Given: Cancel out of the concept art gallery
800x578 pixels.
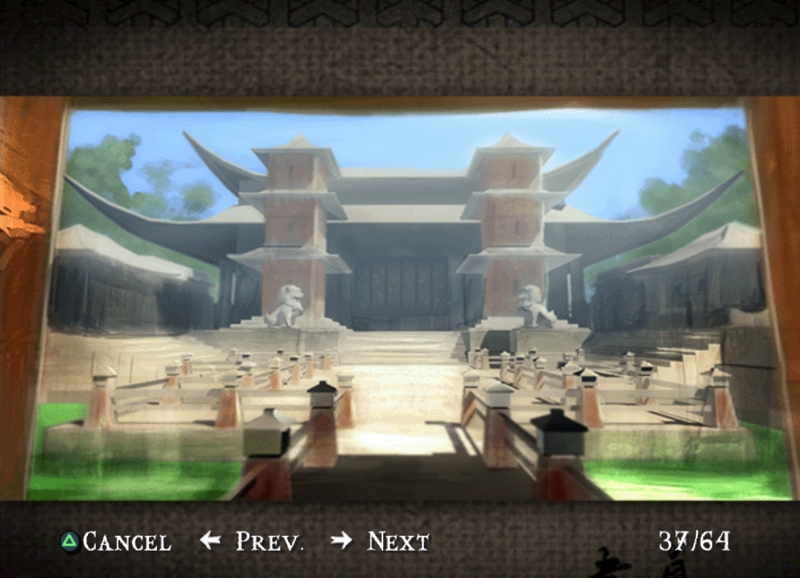Looking at the screenshot, I should pyautogui.click(x=116, y=542).
